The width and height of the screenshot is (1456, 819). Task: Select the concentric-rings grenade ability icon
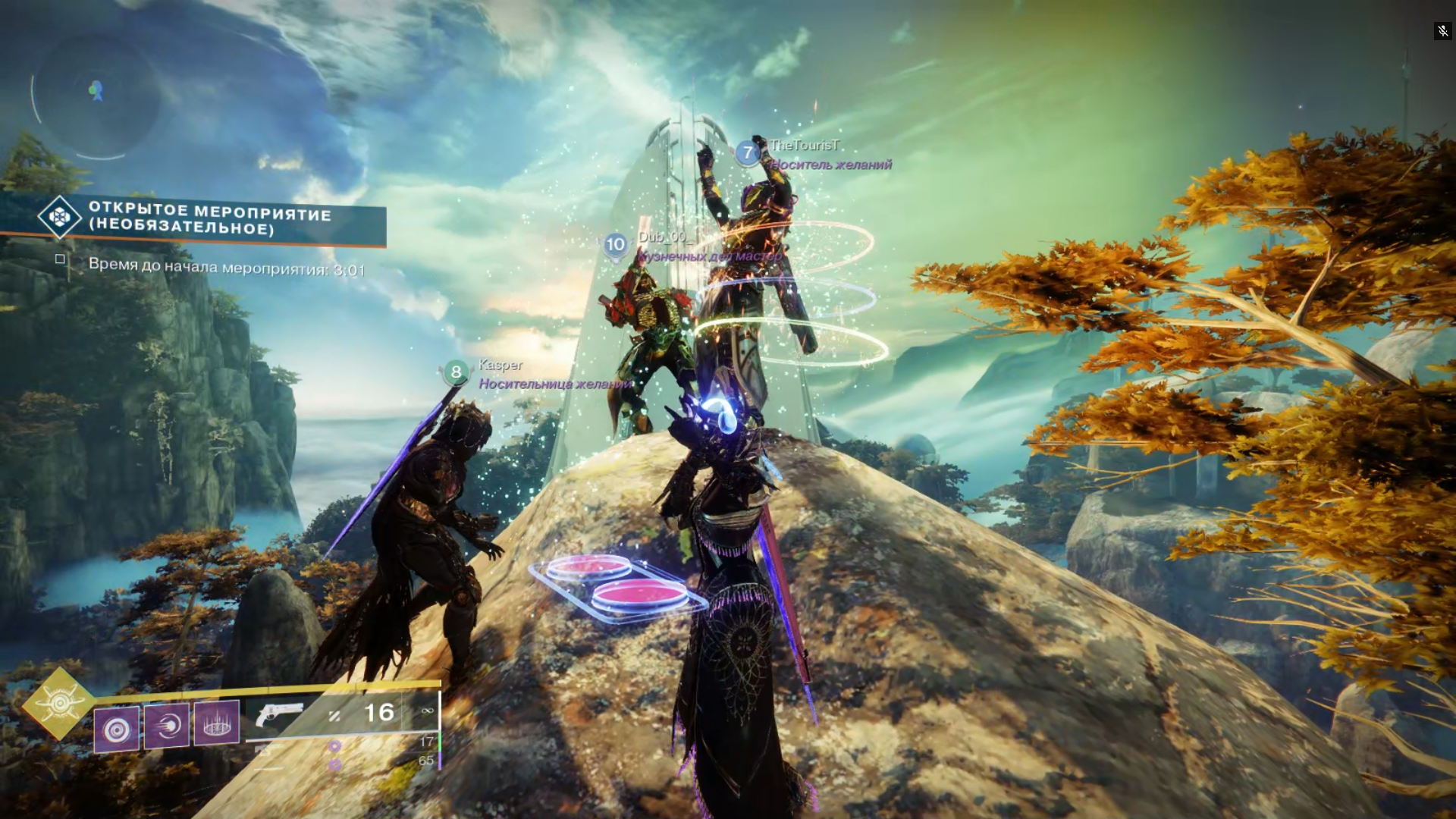pos(117,729)
